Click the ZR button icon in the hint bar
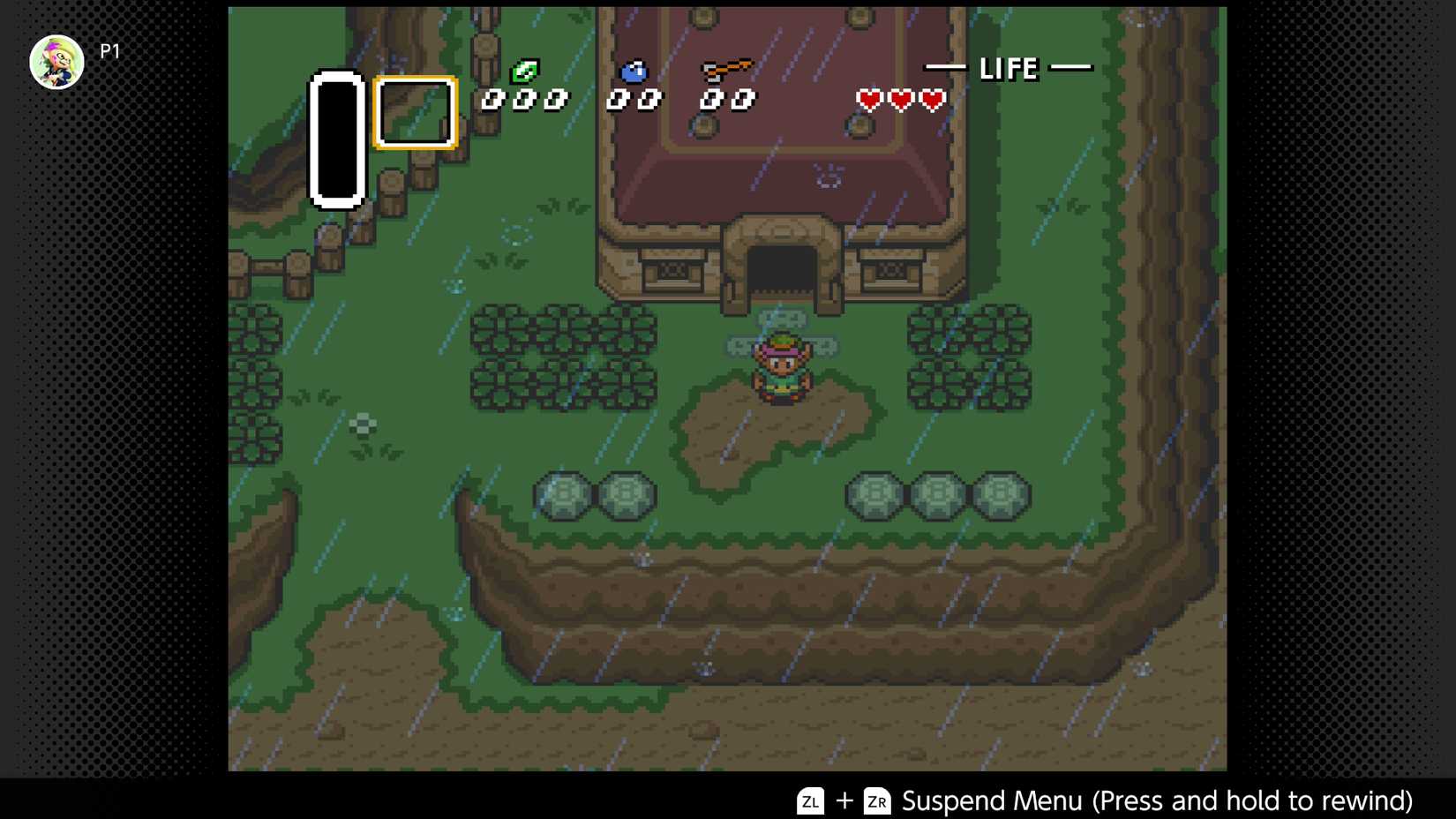Screen dimensions: 1456x819 [875, 801]
